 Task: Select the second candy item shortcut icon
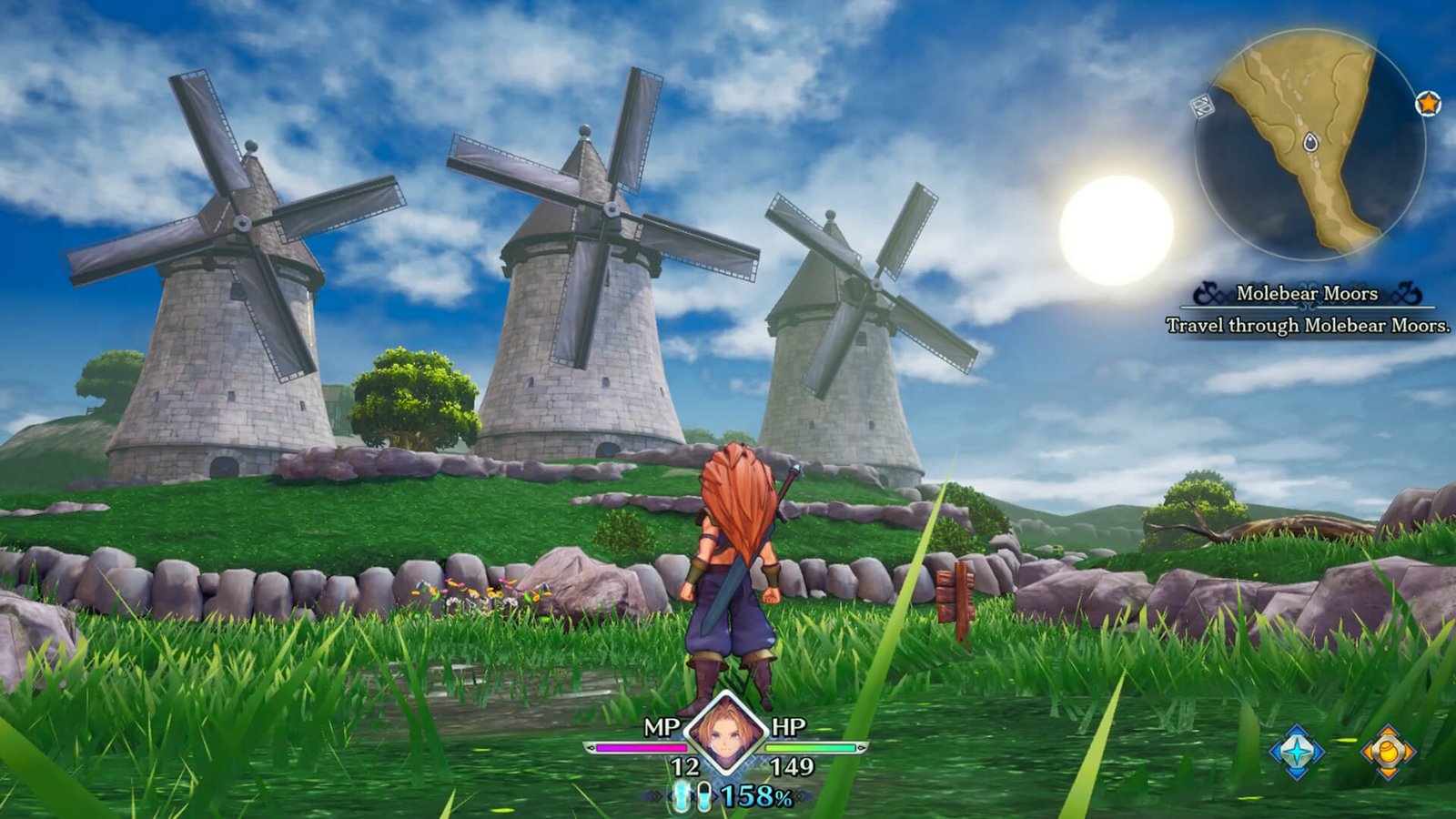tap(706, 797)
